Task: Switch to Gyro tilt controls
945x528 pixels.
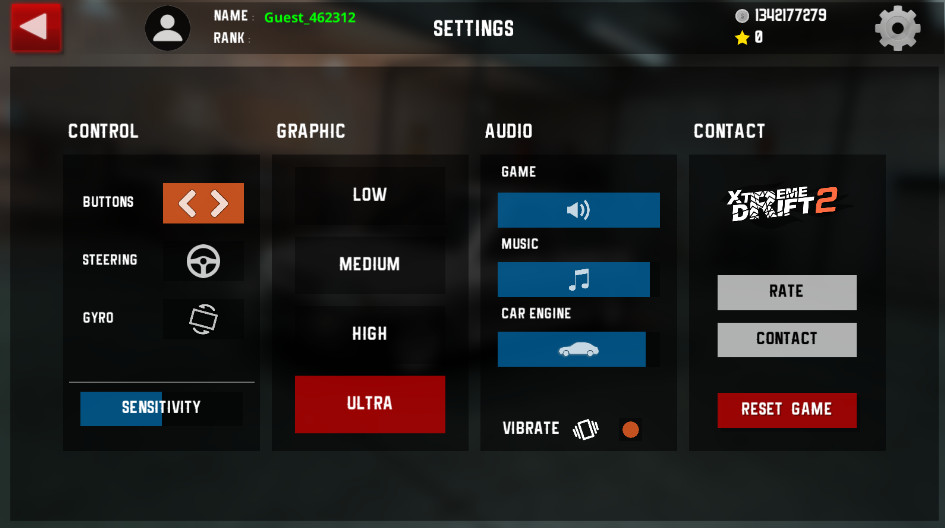Action: (x=203, y=319)
